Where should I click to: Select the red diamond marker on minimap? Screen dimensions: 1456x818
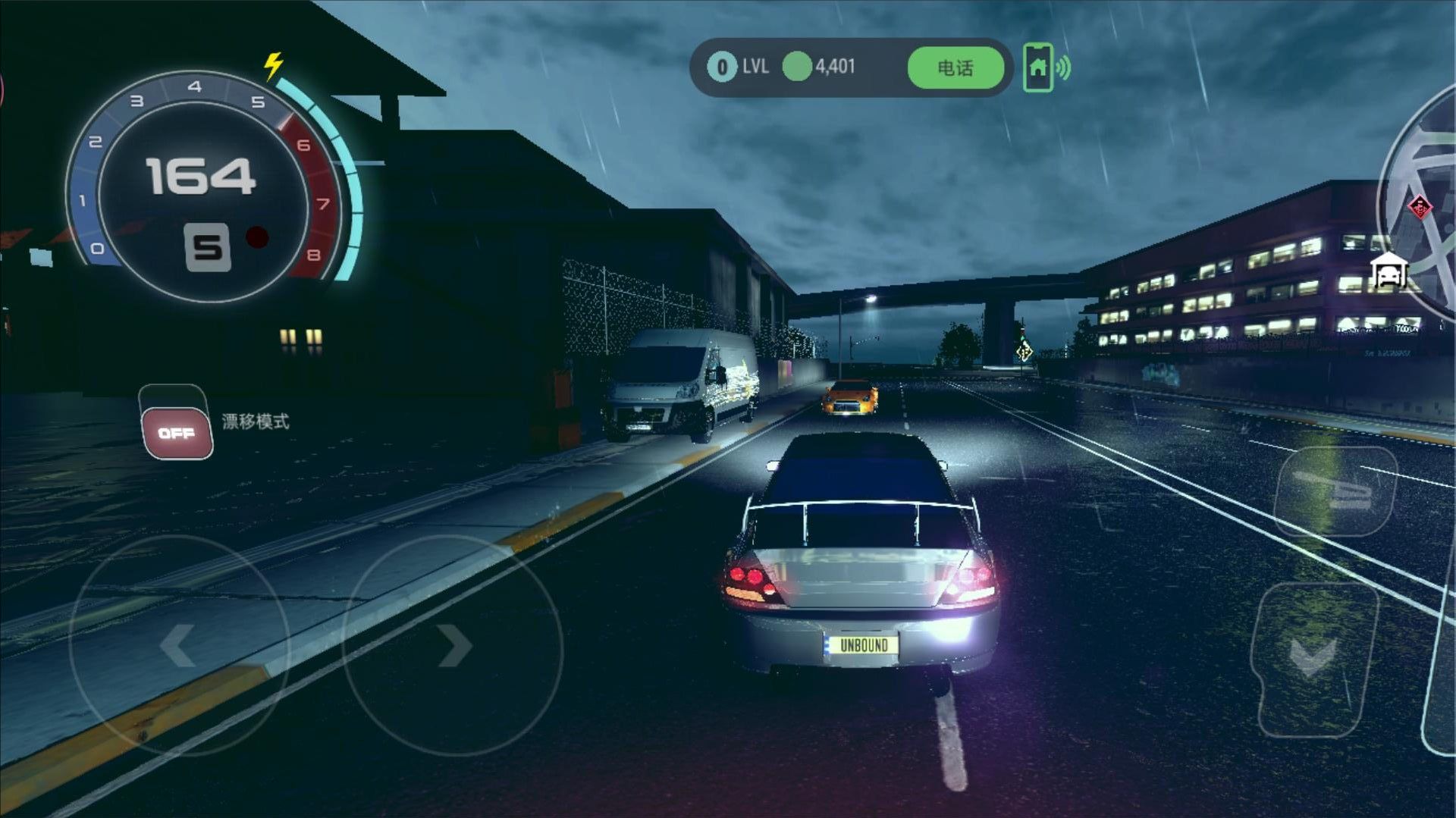click(x=1419, y=206)
